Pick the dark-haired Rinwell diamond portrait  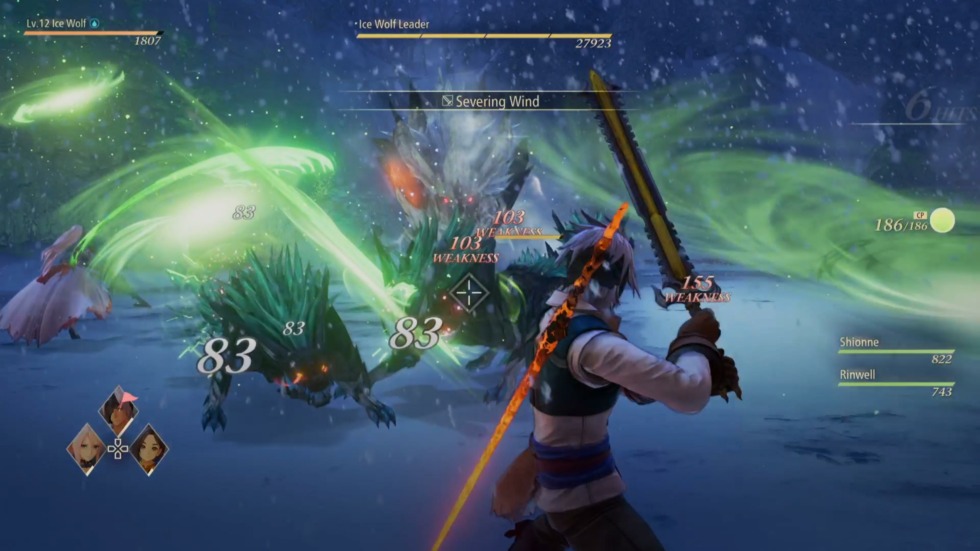click(x=149, y=448)
